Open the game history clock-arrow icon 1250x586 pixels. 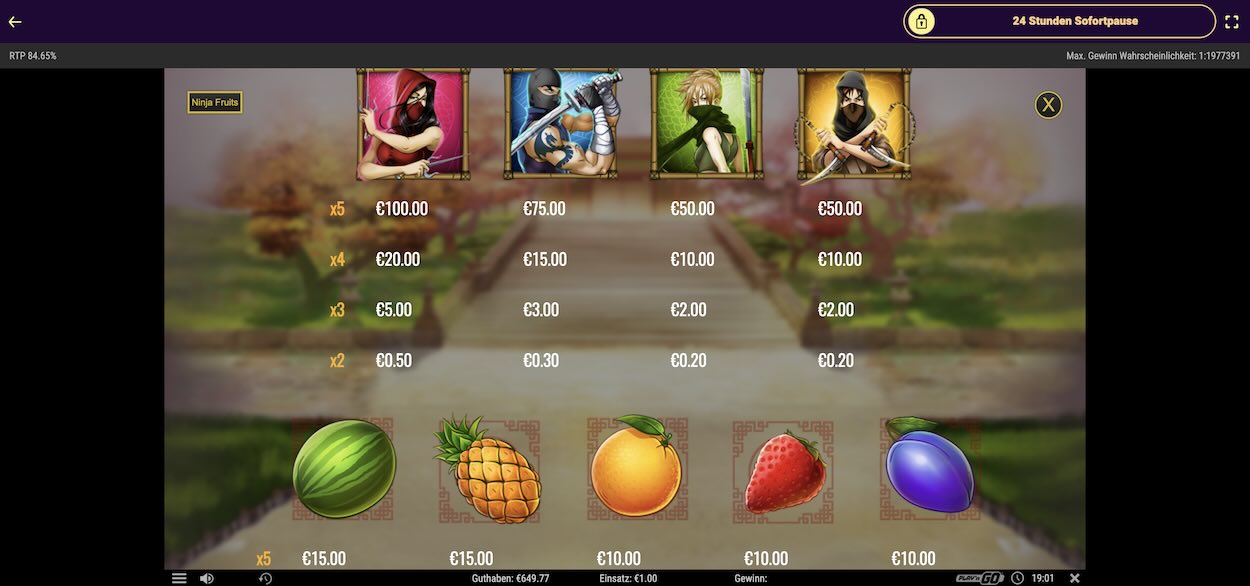pyautogui.click(x=265, y=578)
